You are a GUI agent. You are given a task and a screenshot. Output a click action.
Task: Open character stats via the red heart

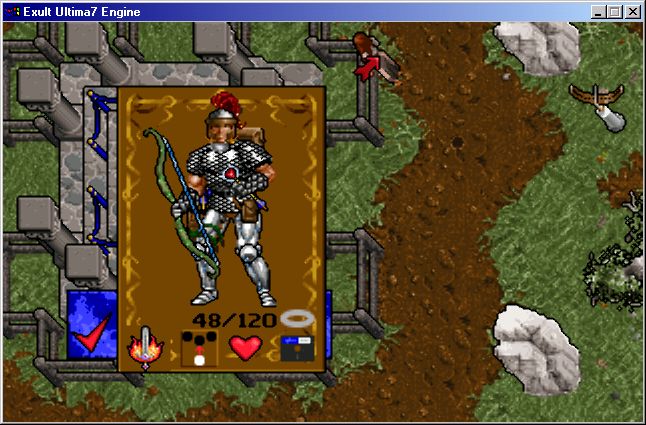(245, 348)
